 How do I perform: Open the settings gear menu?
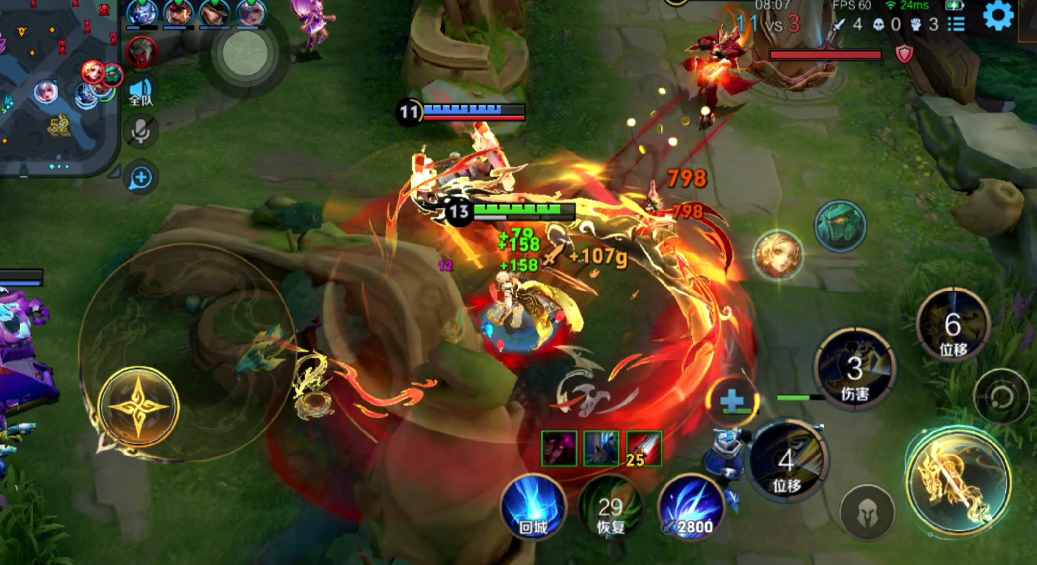click(998, 15)
